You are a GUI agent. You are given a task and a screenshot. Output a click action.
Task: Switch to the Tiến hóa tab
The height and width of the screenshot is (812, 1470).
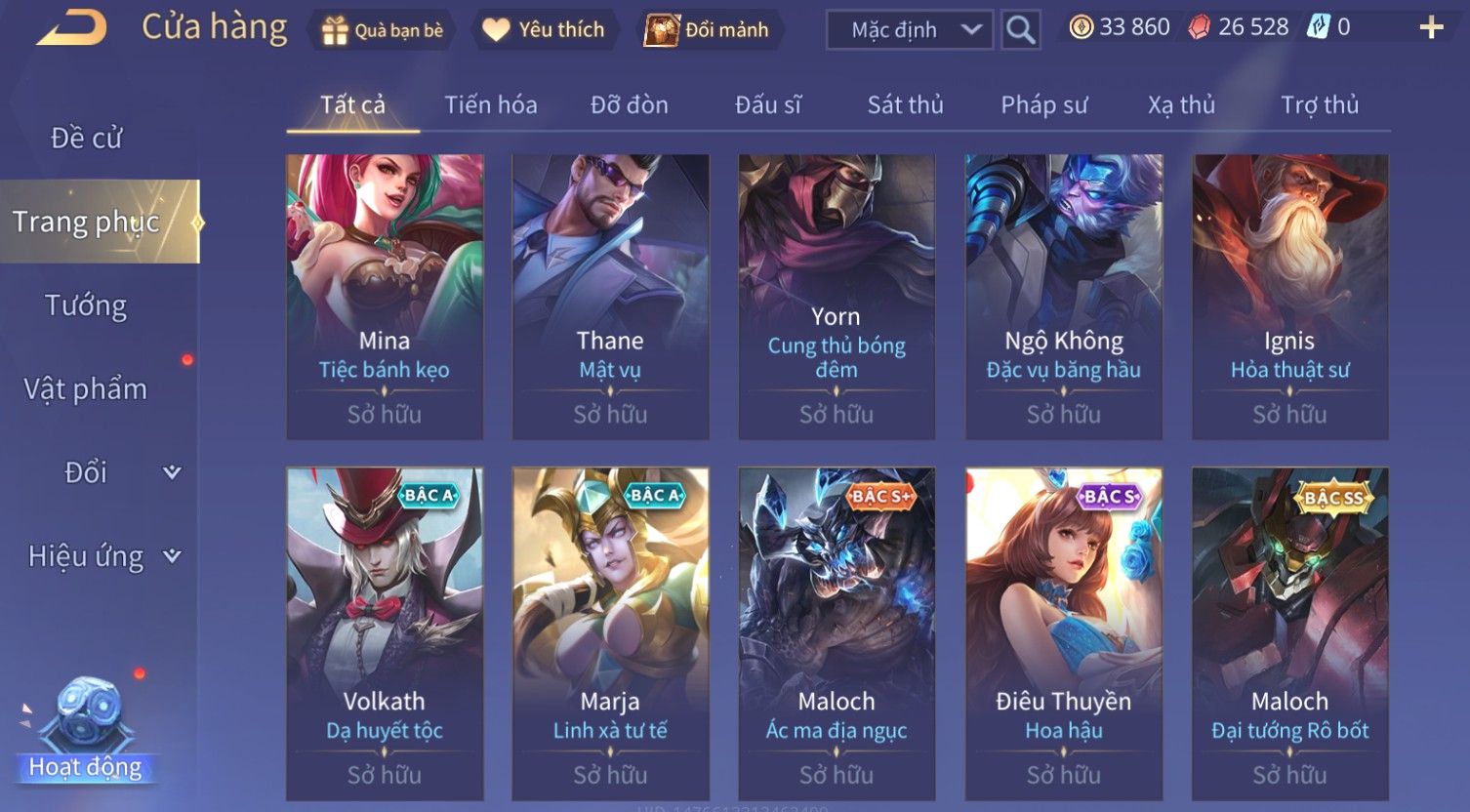coord(491,104)
